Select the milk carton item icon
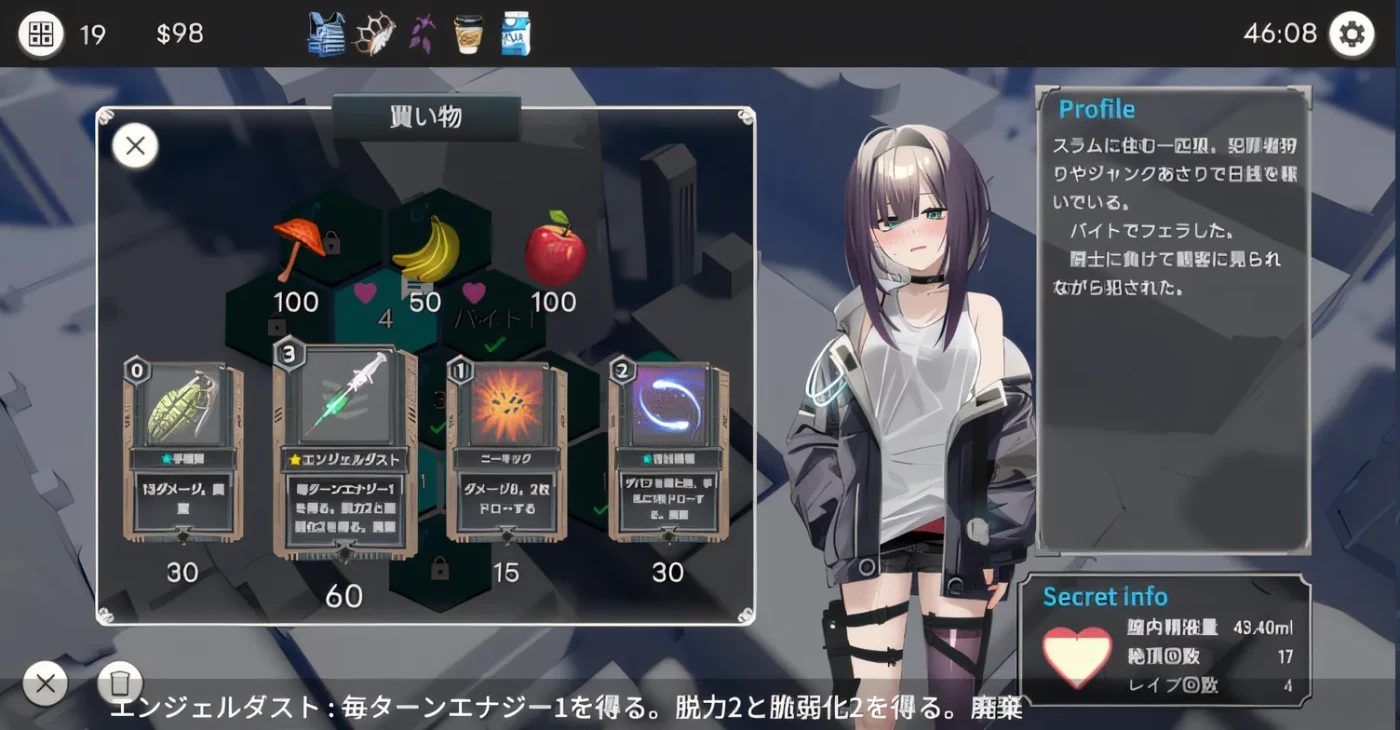The width and height of the screenshot is (1400, 730). tap(514, 34)
